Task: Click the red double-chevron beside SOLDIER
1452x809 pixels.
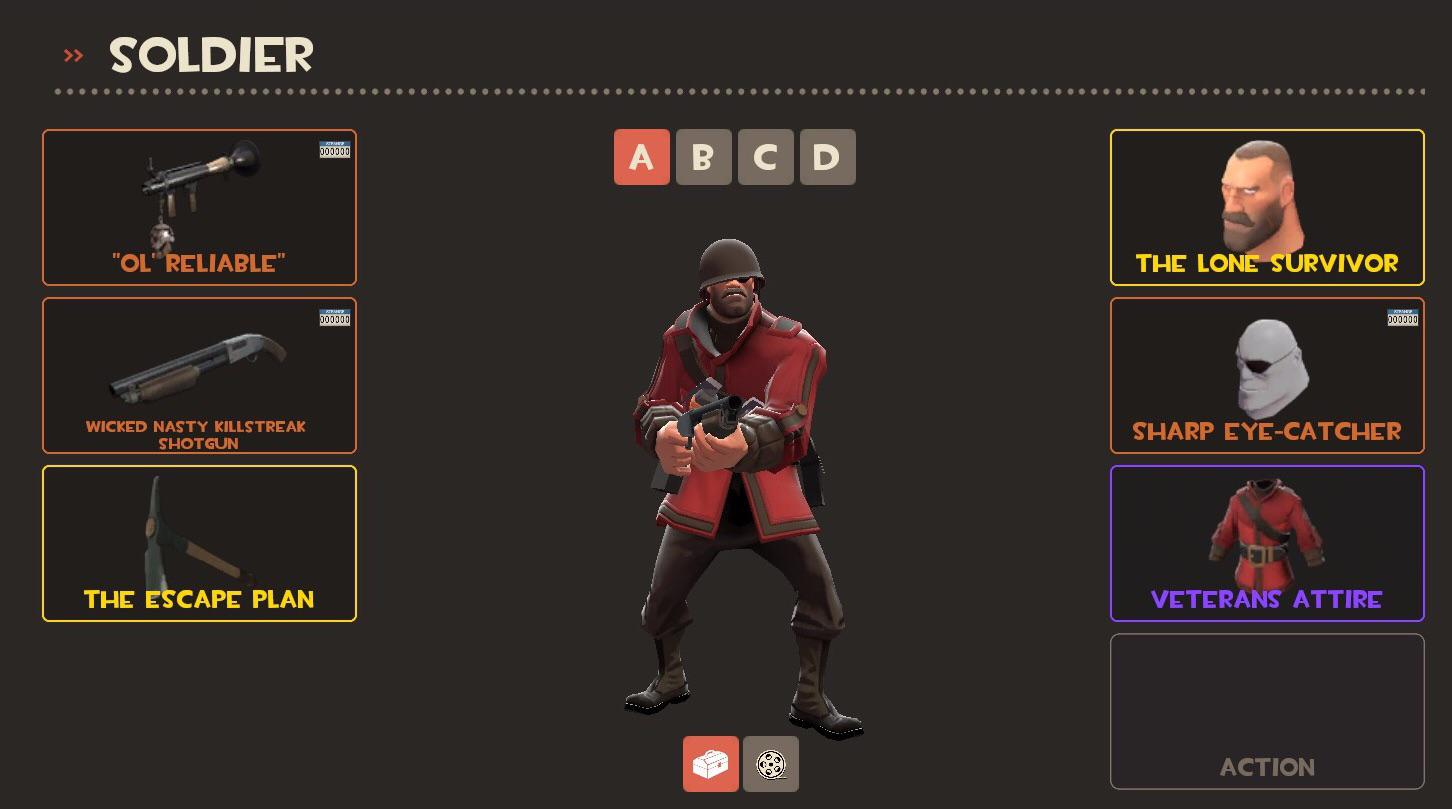Action: click(x=73, y=55)
